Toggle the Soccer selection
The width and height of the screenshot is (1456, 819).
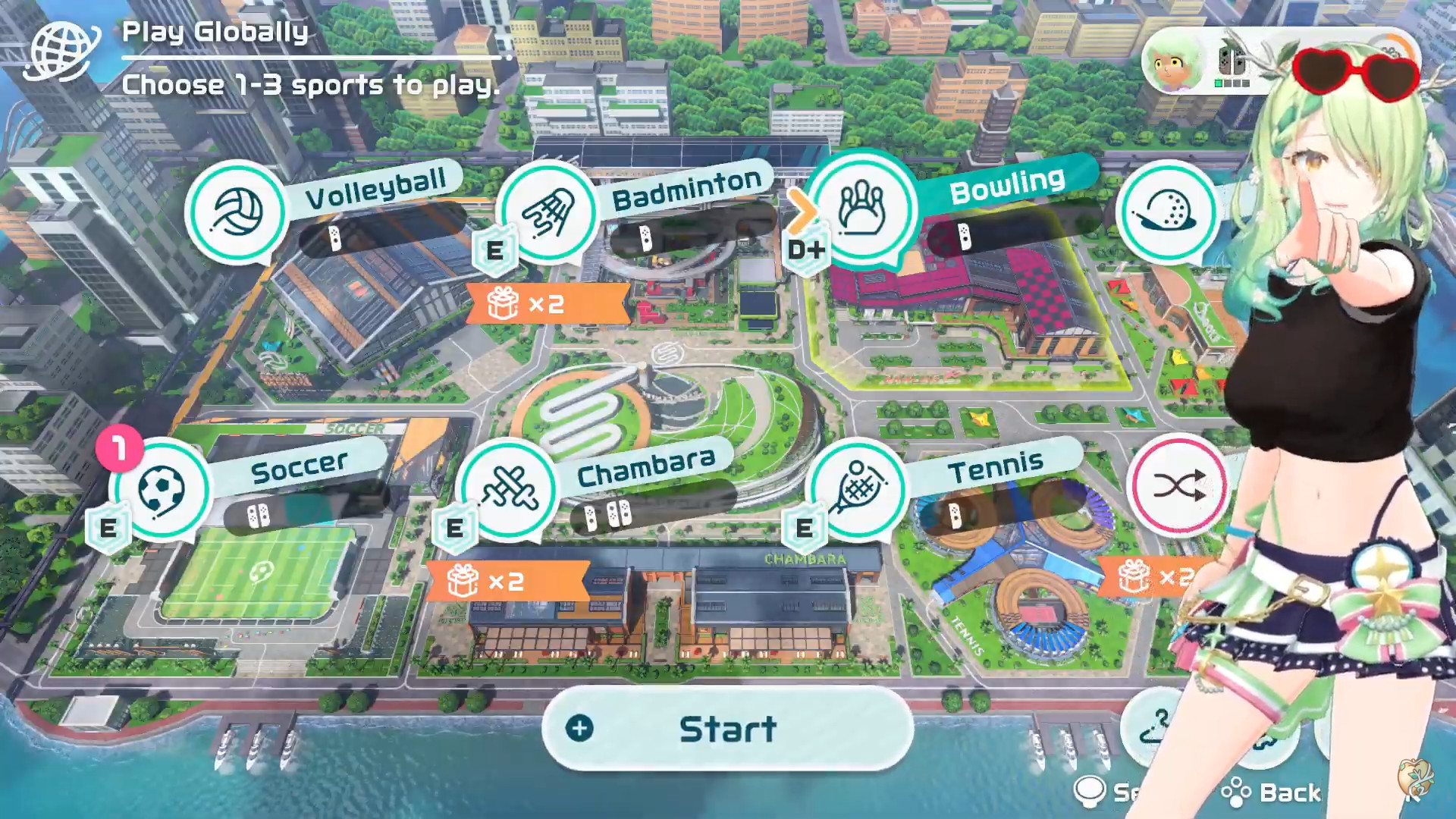[161, 489]
